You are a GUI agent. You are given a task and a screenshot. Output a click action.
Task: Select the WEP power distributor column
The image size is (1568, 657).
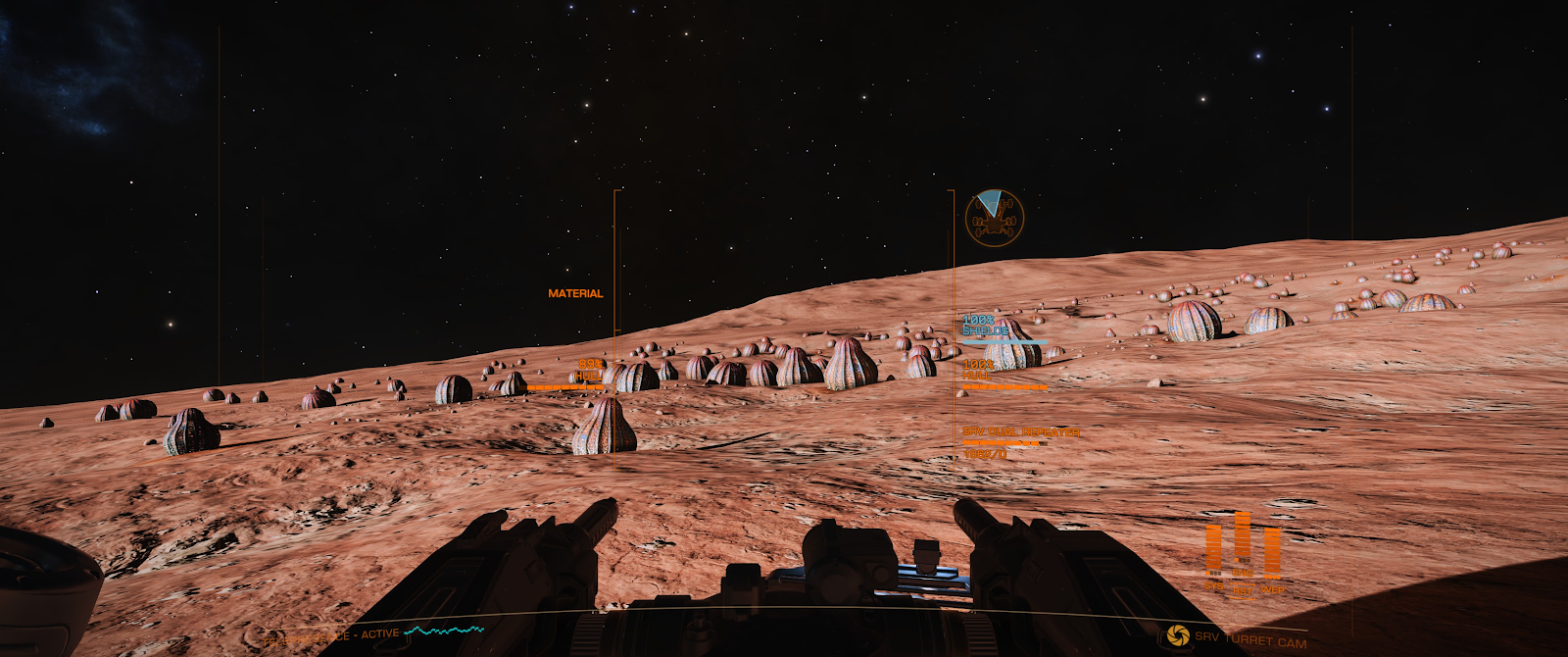(1272, 552)
